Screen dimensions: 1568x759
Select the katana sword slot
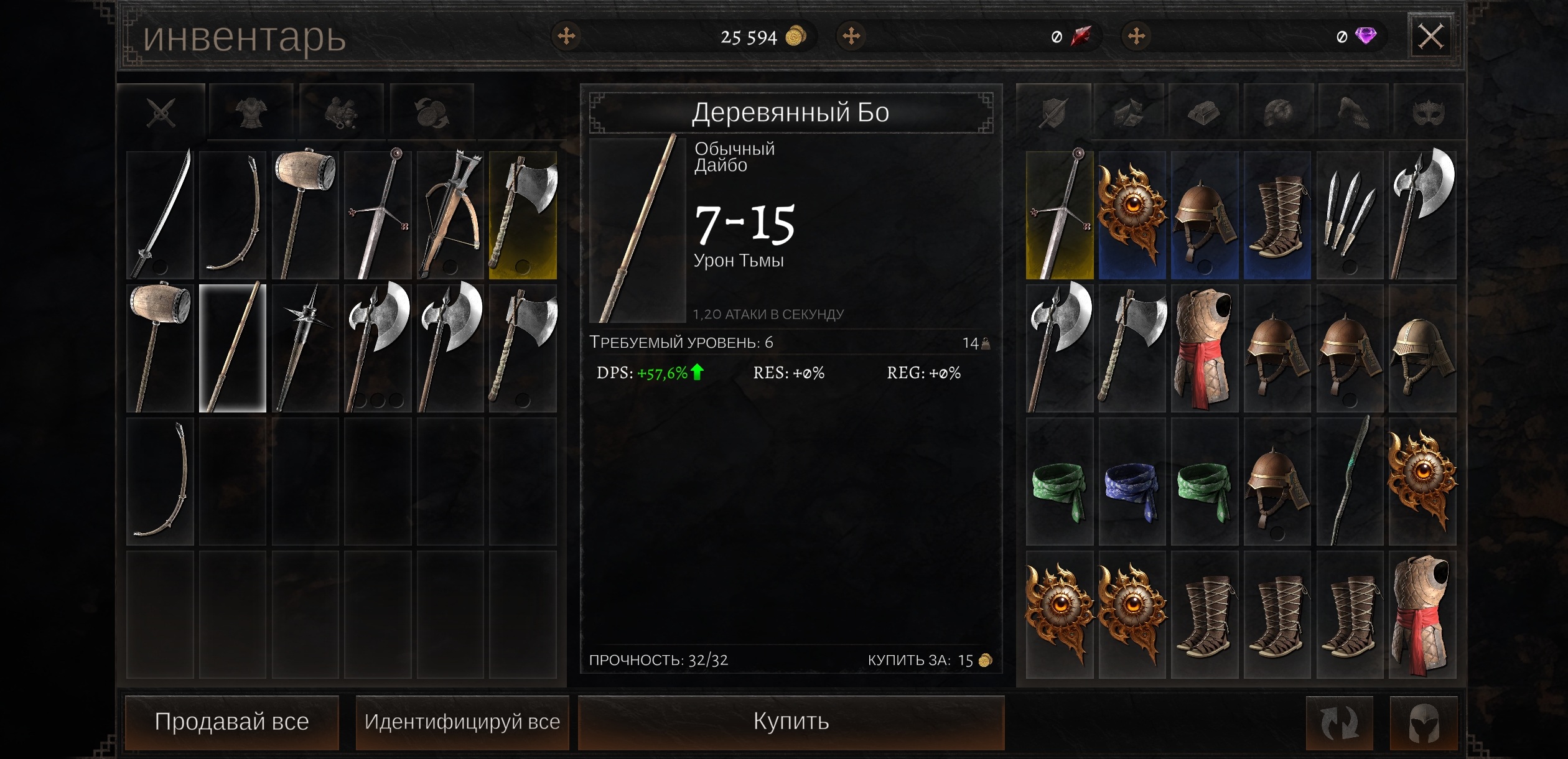(x=161, y=215)
